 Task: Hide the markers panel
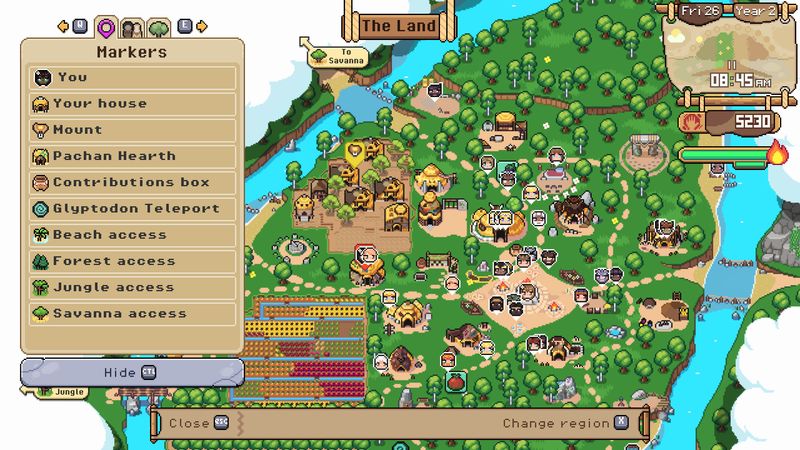pyautogui.click(x=131, y=372)
